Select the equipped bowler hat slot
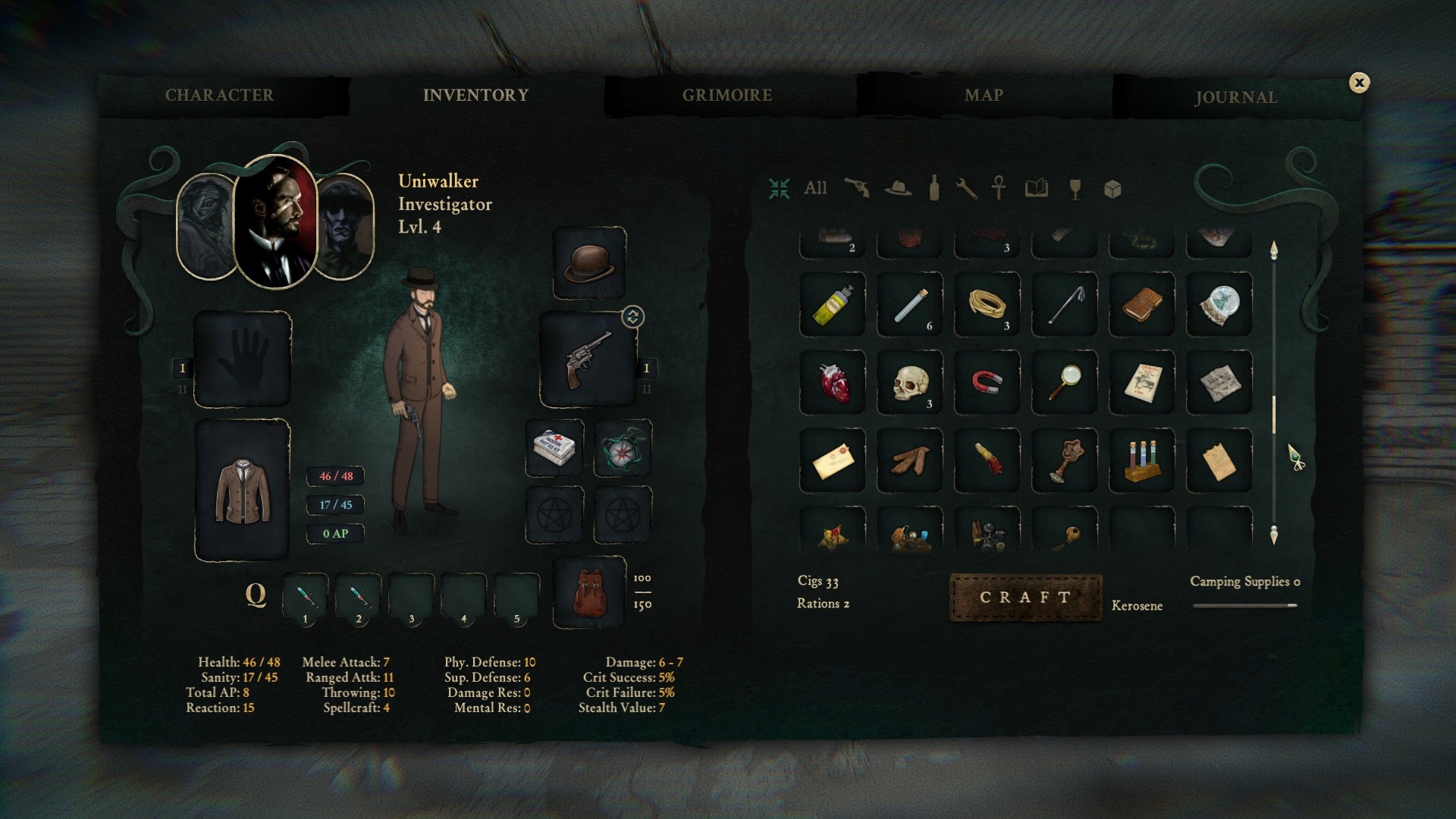 589,263
